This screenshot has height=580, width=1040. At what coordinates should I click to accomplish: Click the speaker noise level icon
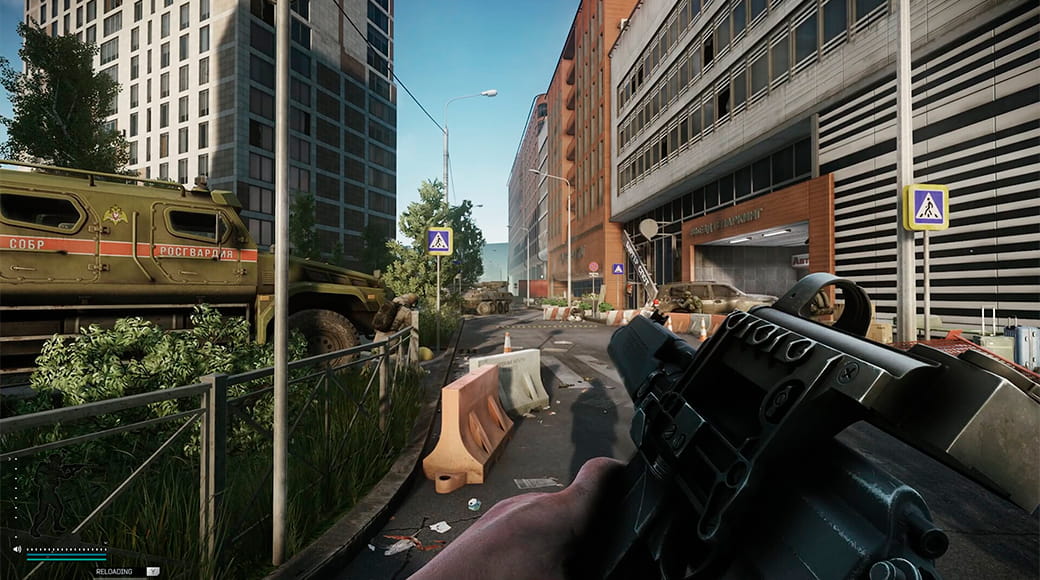pos(17,549)
